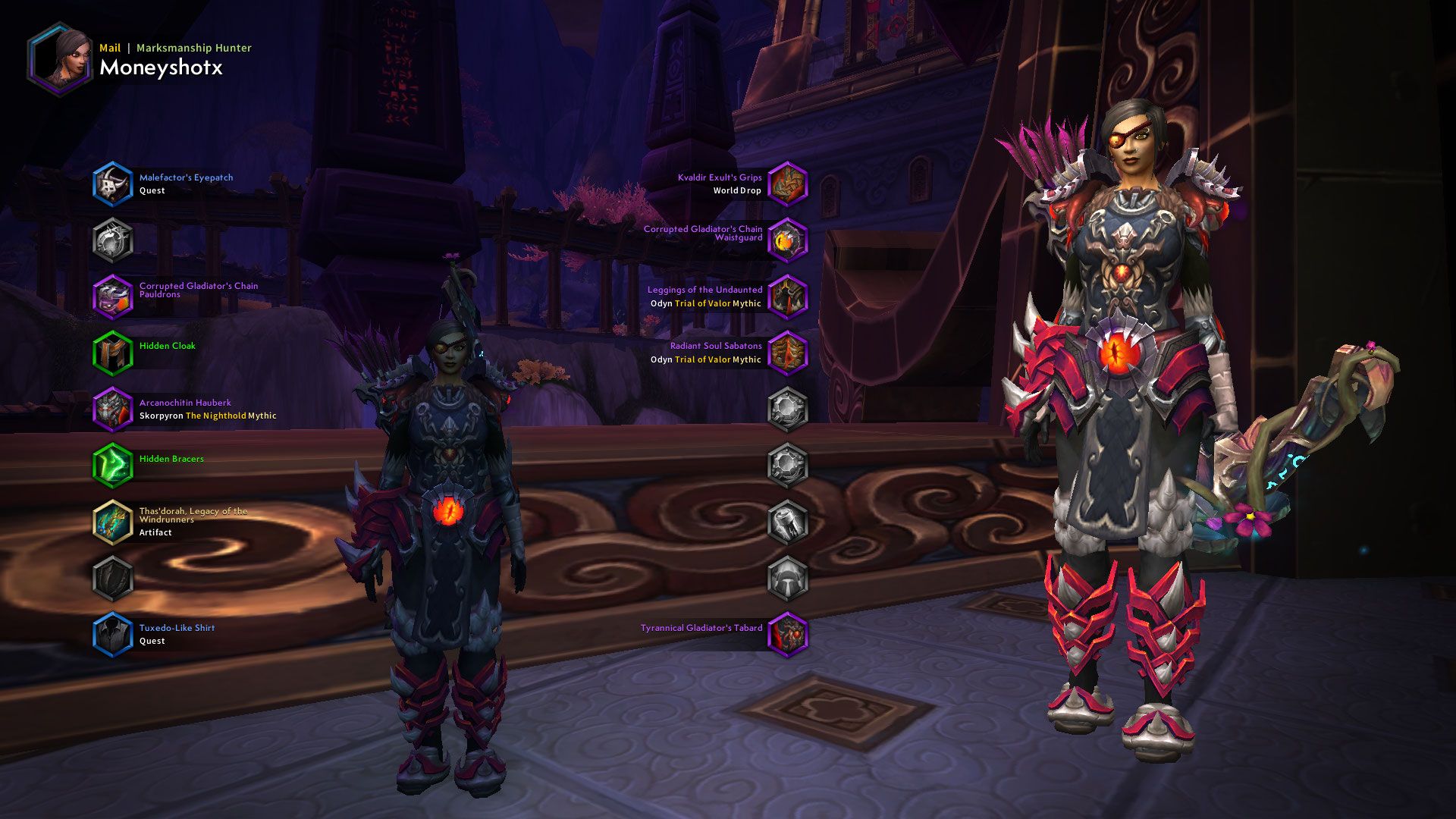Select the Hidden Cloak back slot icon
The image size is (1456, 819).
(114, 351)
